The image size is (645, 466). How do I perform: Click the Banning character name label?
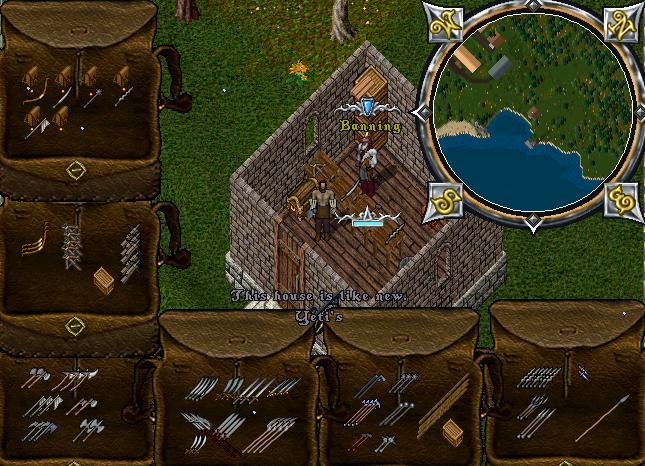(370, 127)
